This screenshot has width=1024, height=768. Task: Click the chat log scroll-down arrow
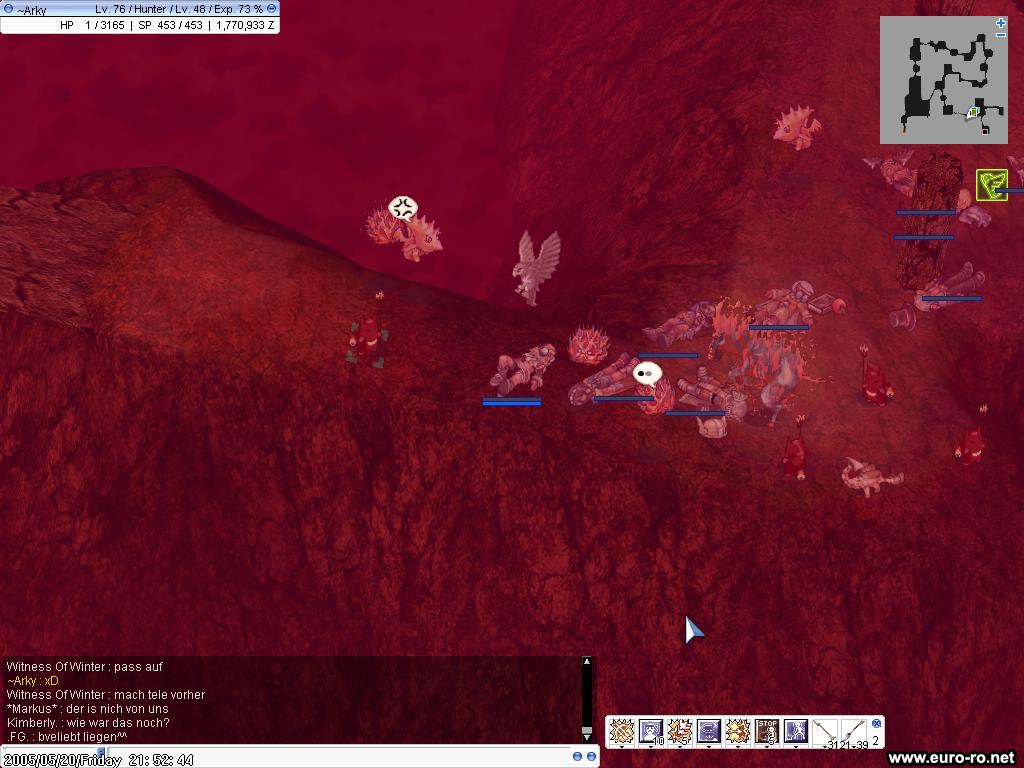pos(587,737)
